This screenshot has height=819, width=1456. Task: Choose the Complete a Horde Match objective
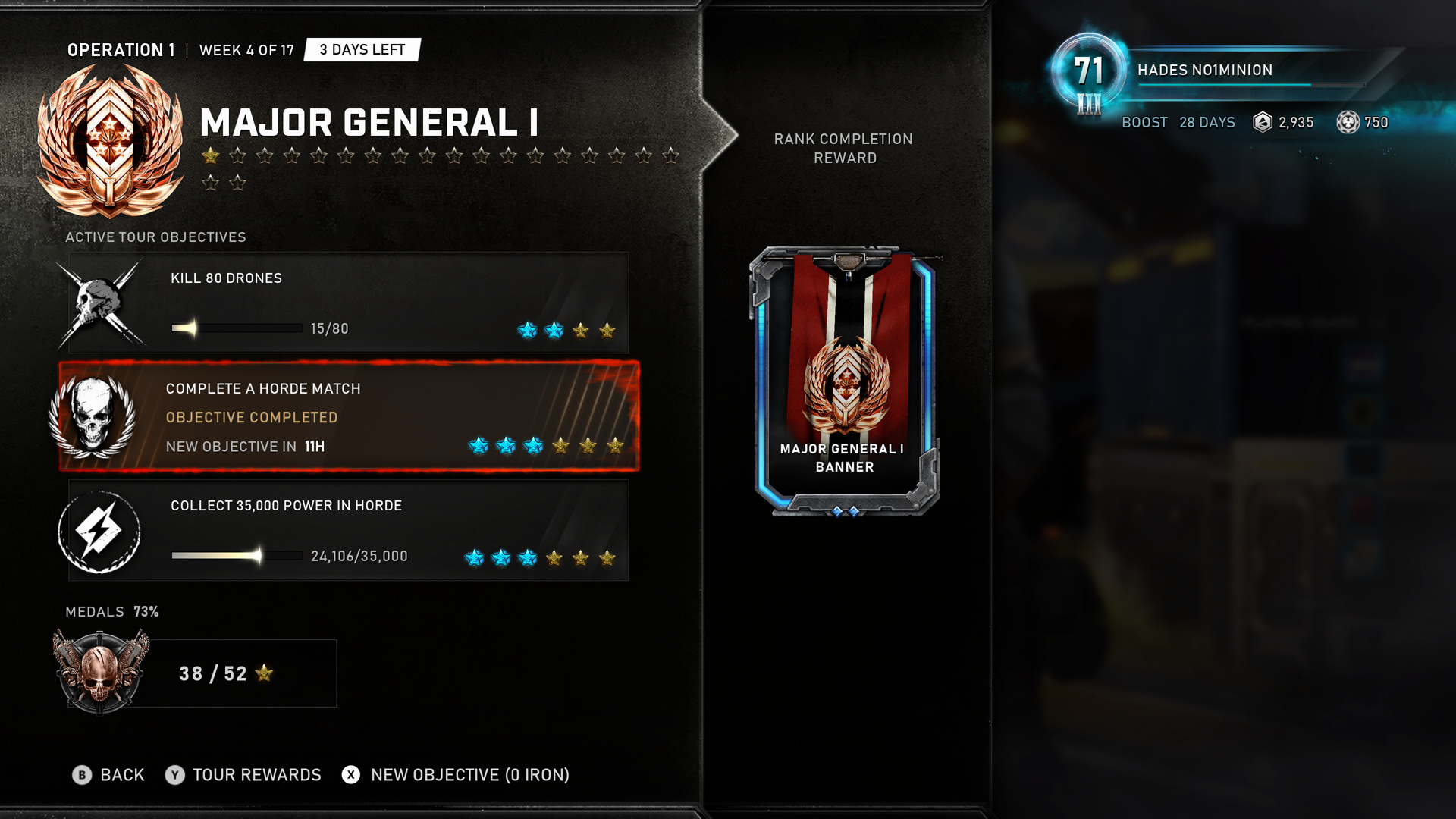click(x=349, y=416)
